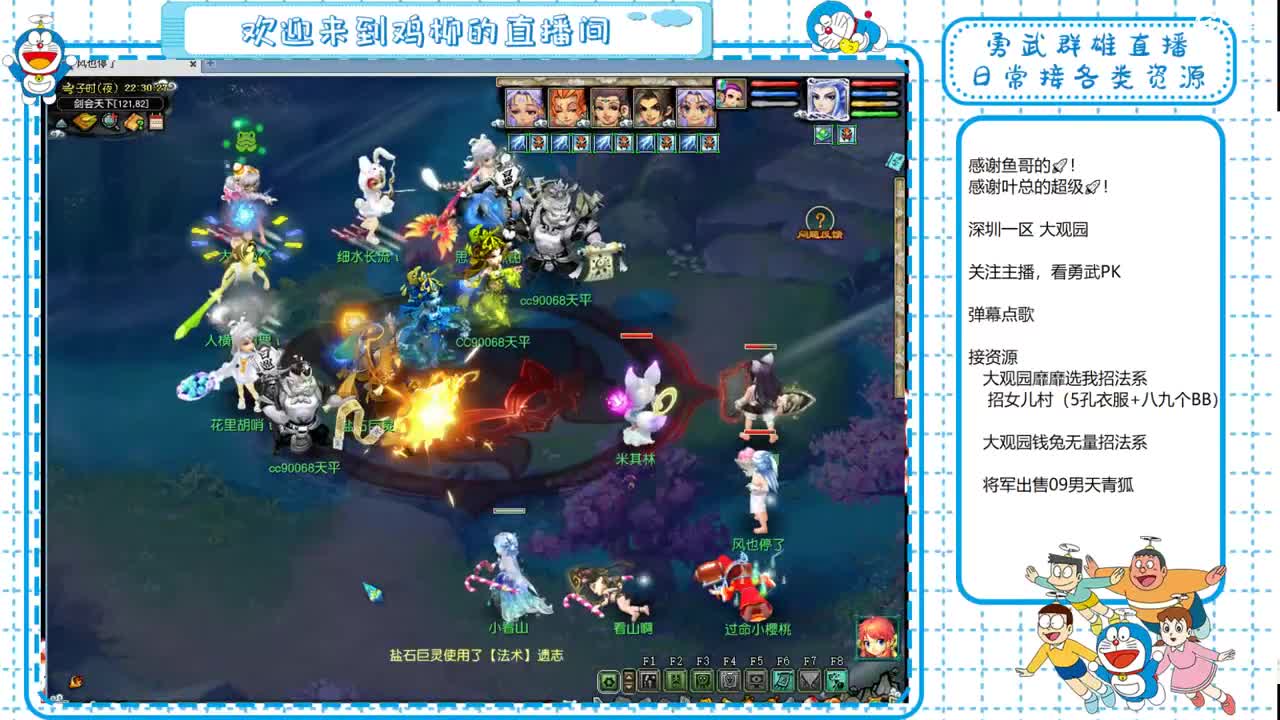
Task: Open the green gear icon beside shortcut bar
Action: (x=608, y=681)
